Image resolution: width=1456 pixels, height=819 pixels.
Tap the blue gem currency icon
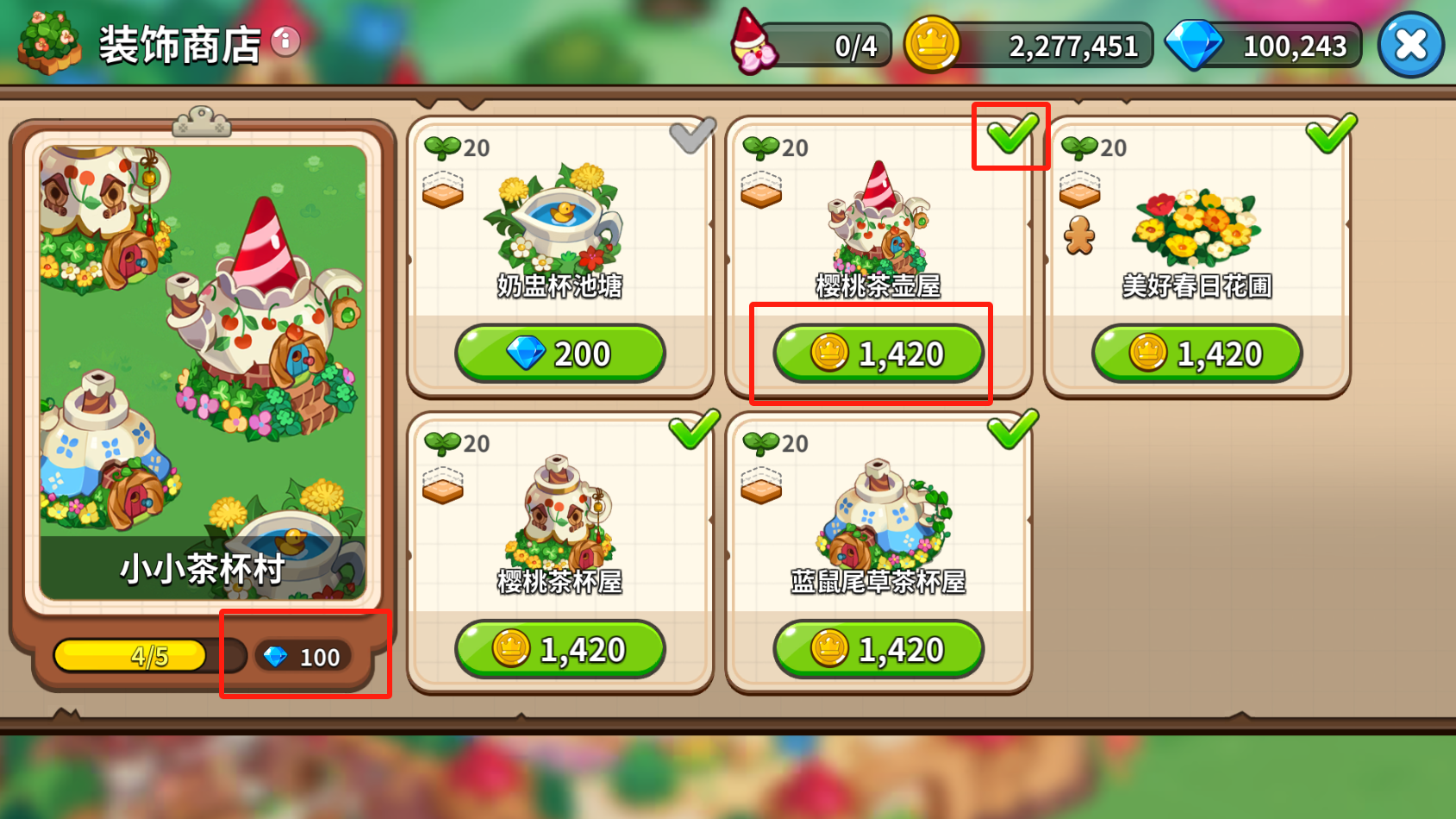pos(1194,44)
